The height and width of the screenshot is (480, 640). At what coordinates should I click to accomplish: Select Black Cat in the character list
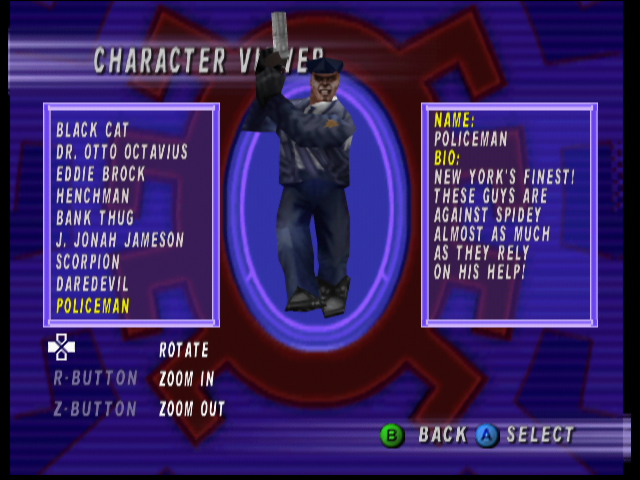tap(93, 130)
